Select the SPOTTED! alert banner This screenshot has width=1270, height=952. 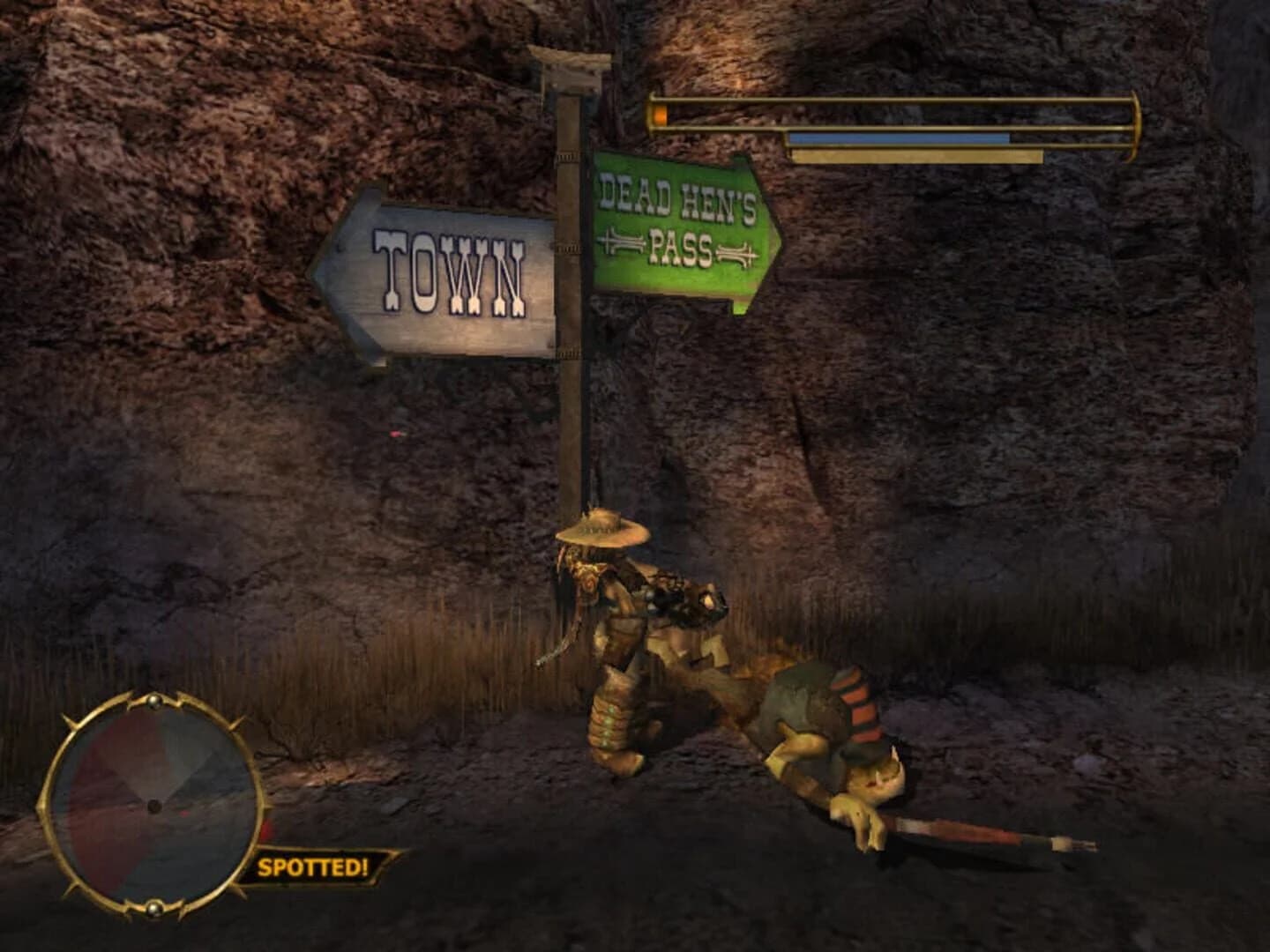pos(314,866)
